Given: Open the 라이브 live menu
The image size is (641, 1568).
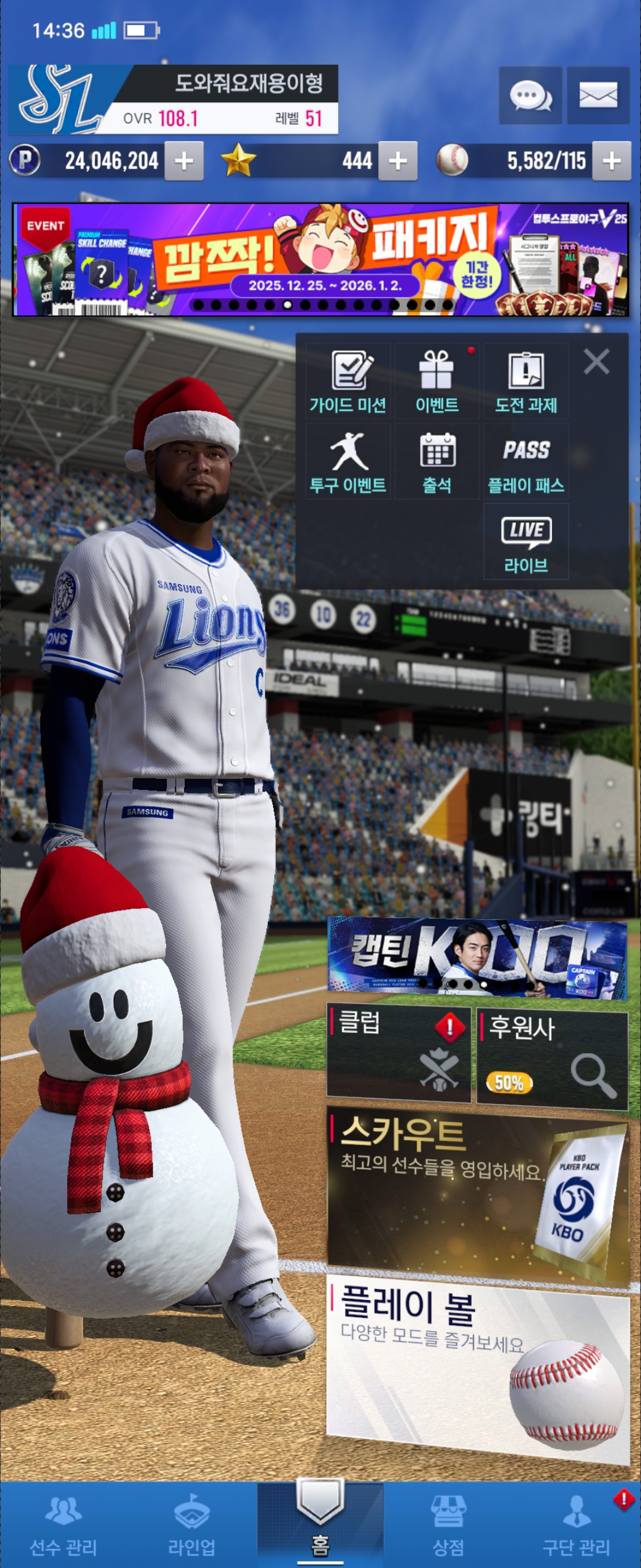Looking at the screenshot, I should [x=526, y=542].
